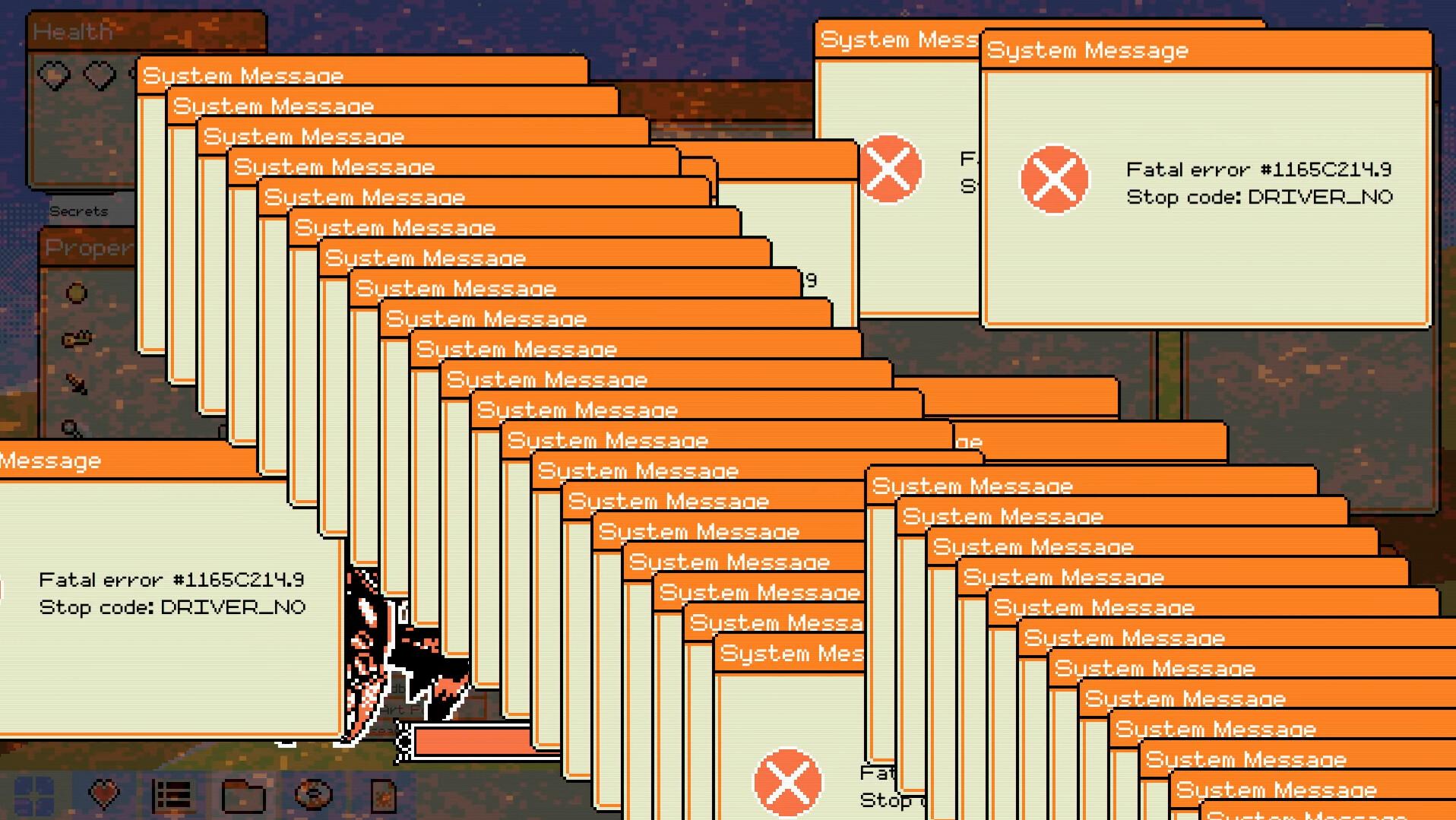Open the folder icon on the taskbar
Screen dimensions: 1456x820
click(x=243, y=794)
